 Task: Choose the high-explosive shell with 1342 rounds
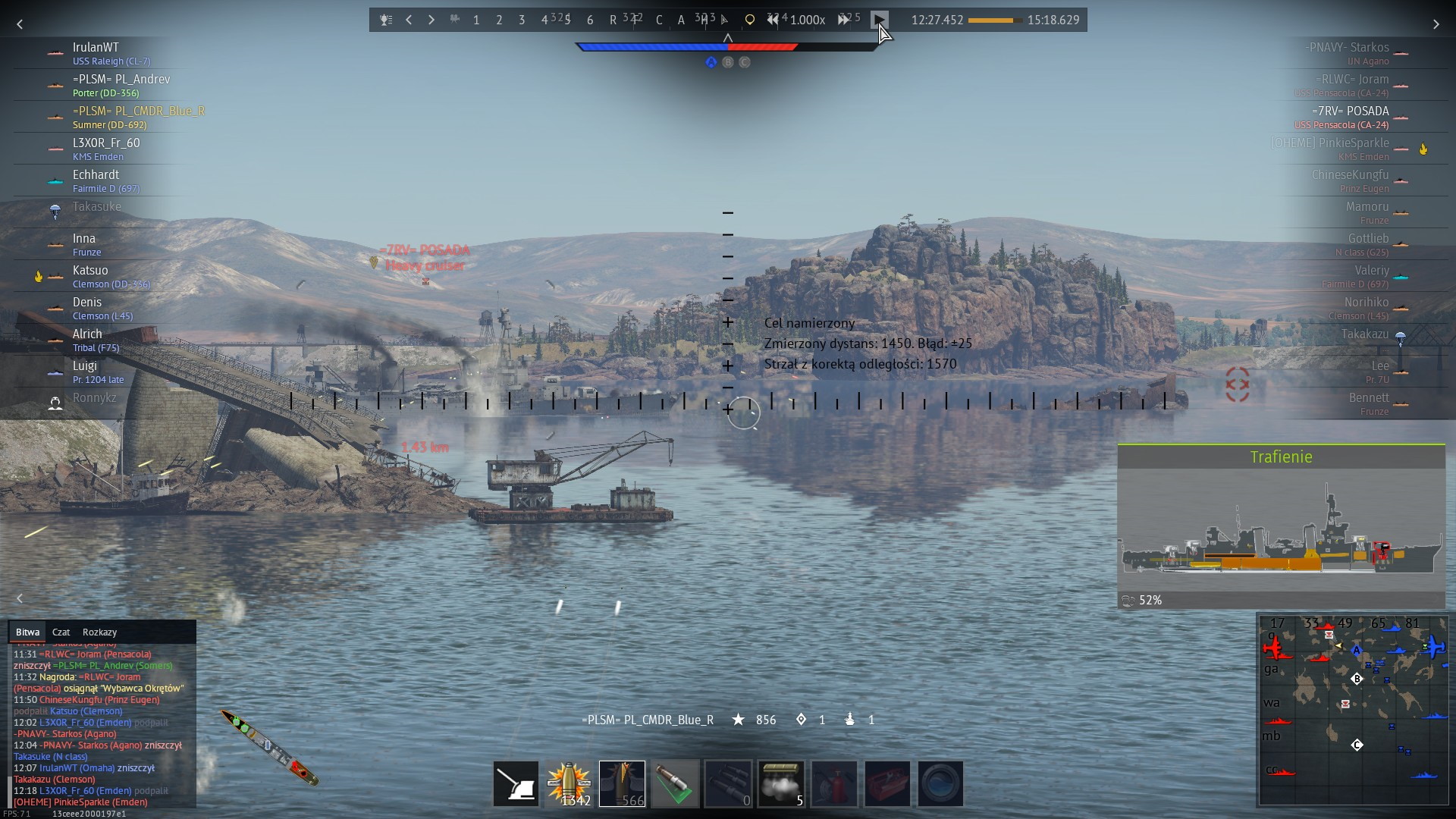click(x=569, y=783)
